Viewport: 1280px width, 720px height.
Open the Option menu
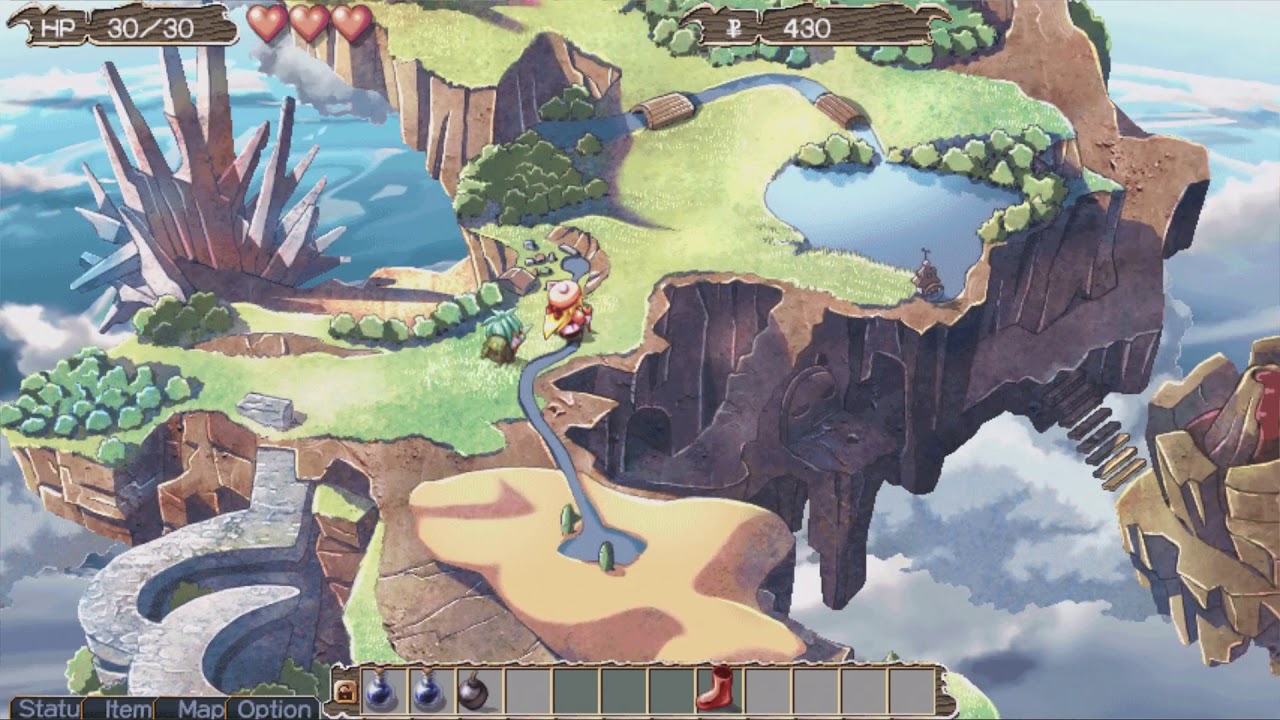[x=274, y=709]
